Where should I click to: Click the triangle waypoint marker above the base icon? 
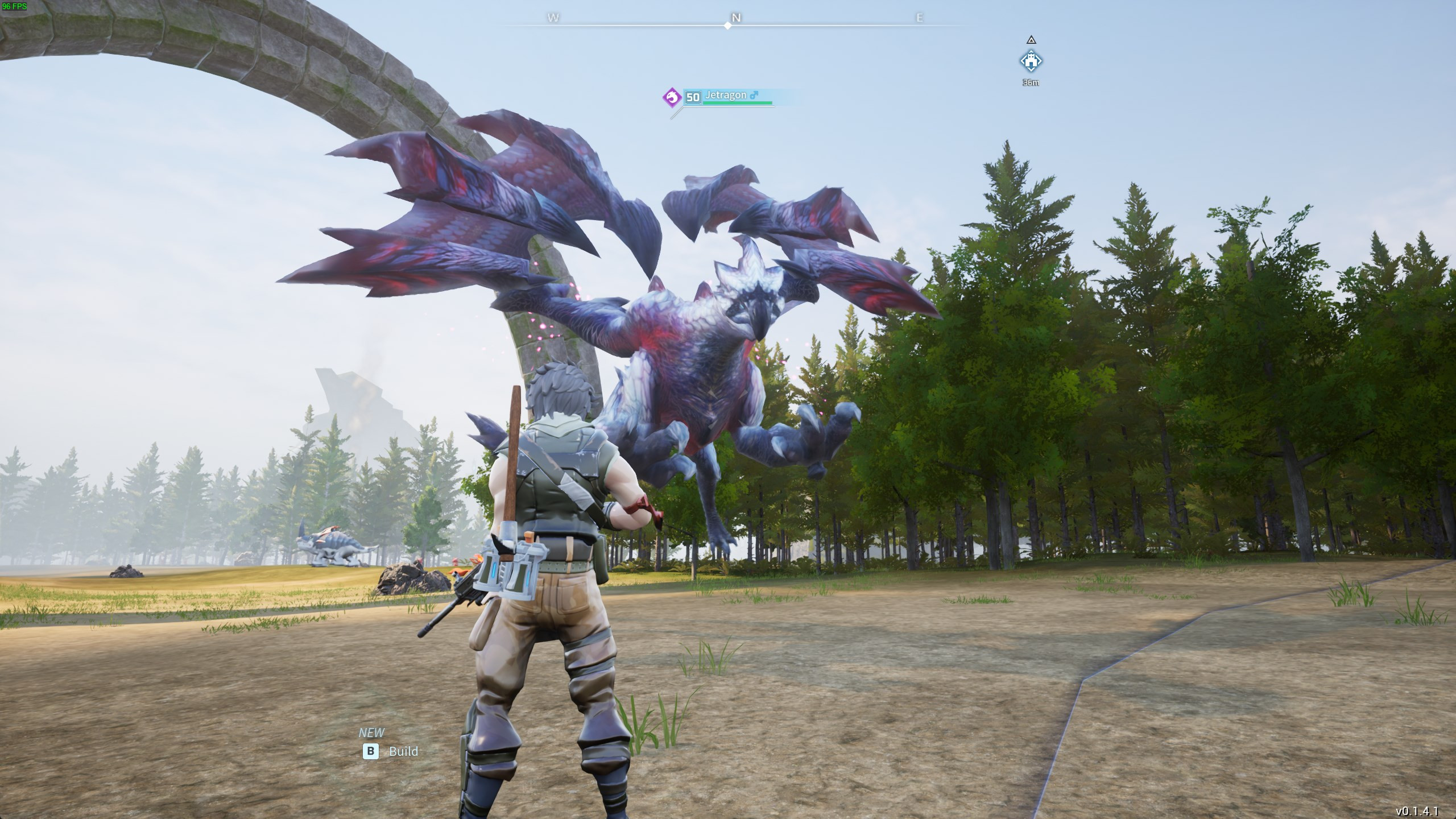click(x=1031, y=40)
